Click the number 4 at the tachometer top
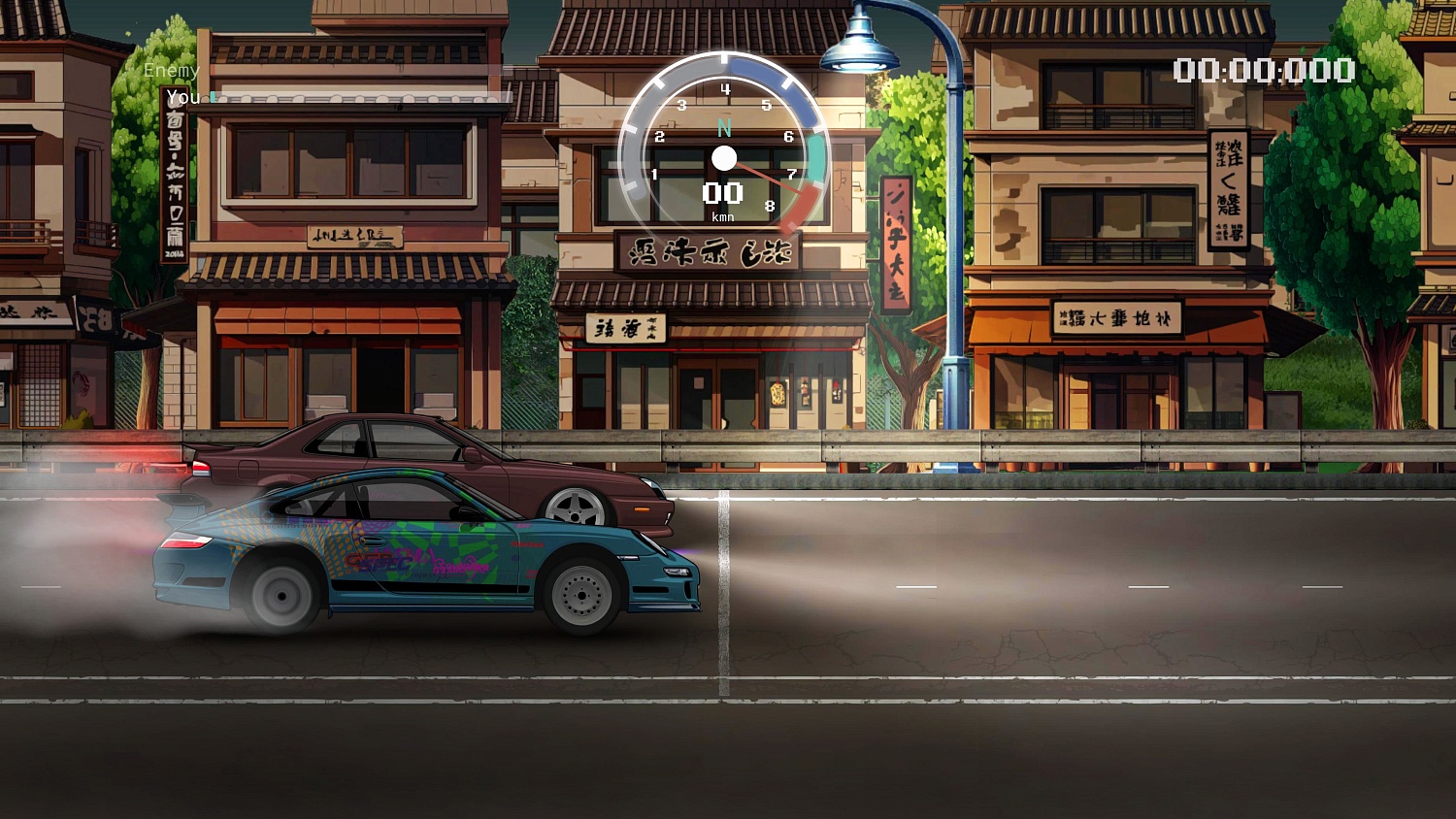 click(726, 89)
